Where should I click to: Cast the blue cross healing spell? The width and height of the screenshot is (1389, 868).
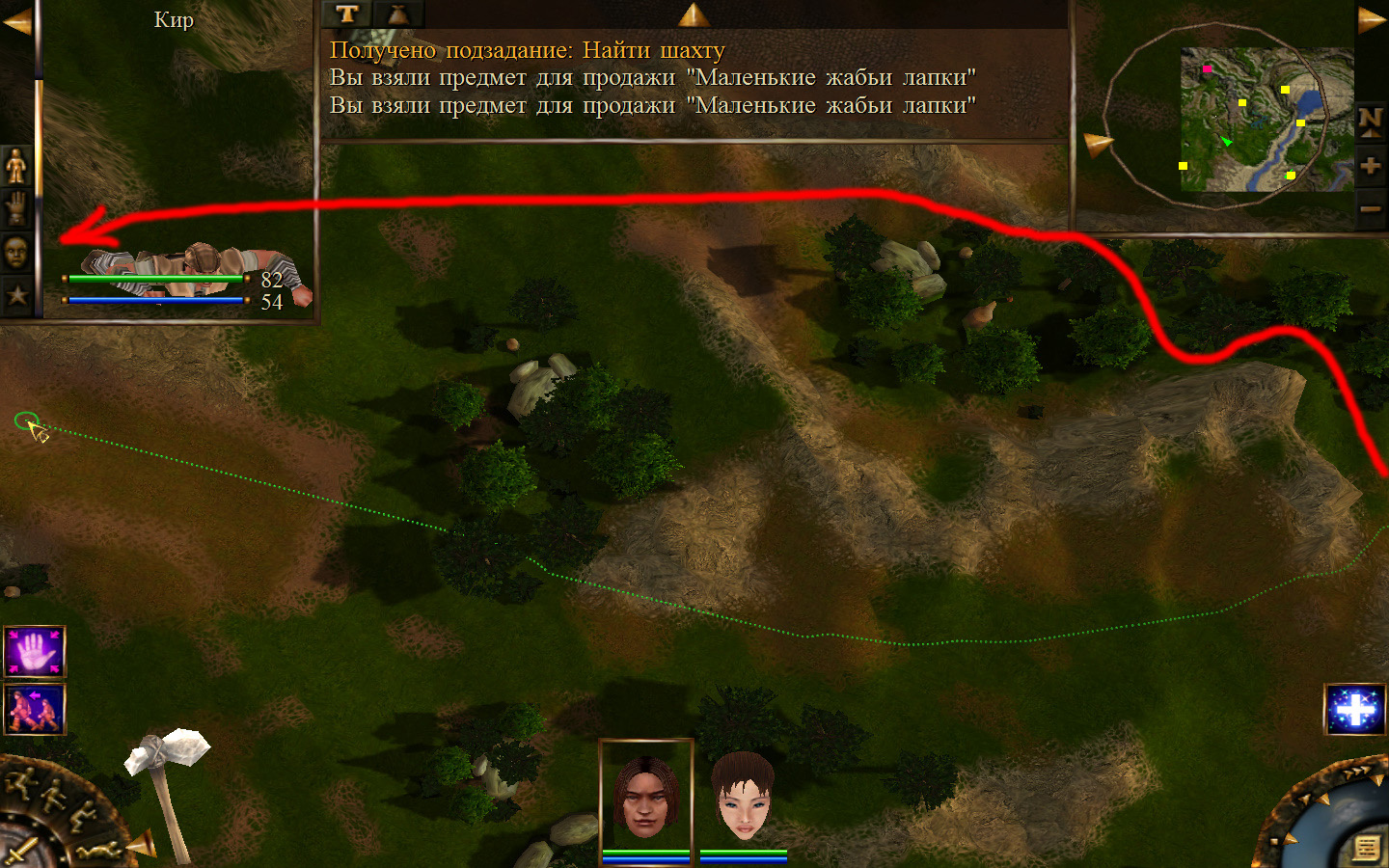(x=1355, y=710)
